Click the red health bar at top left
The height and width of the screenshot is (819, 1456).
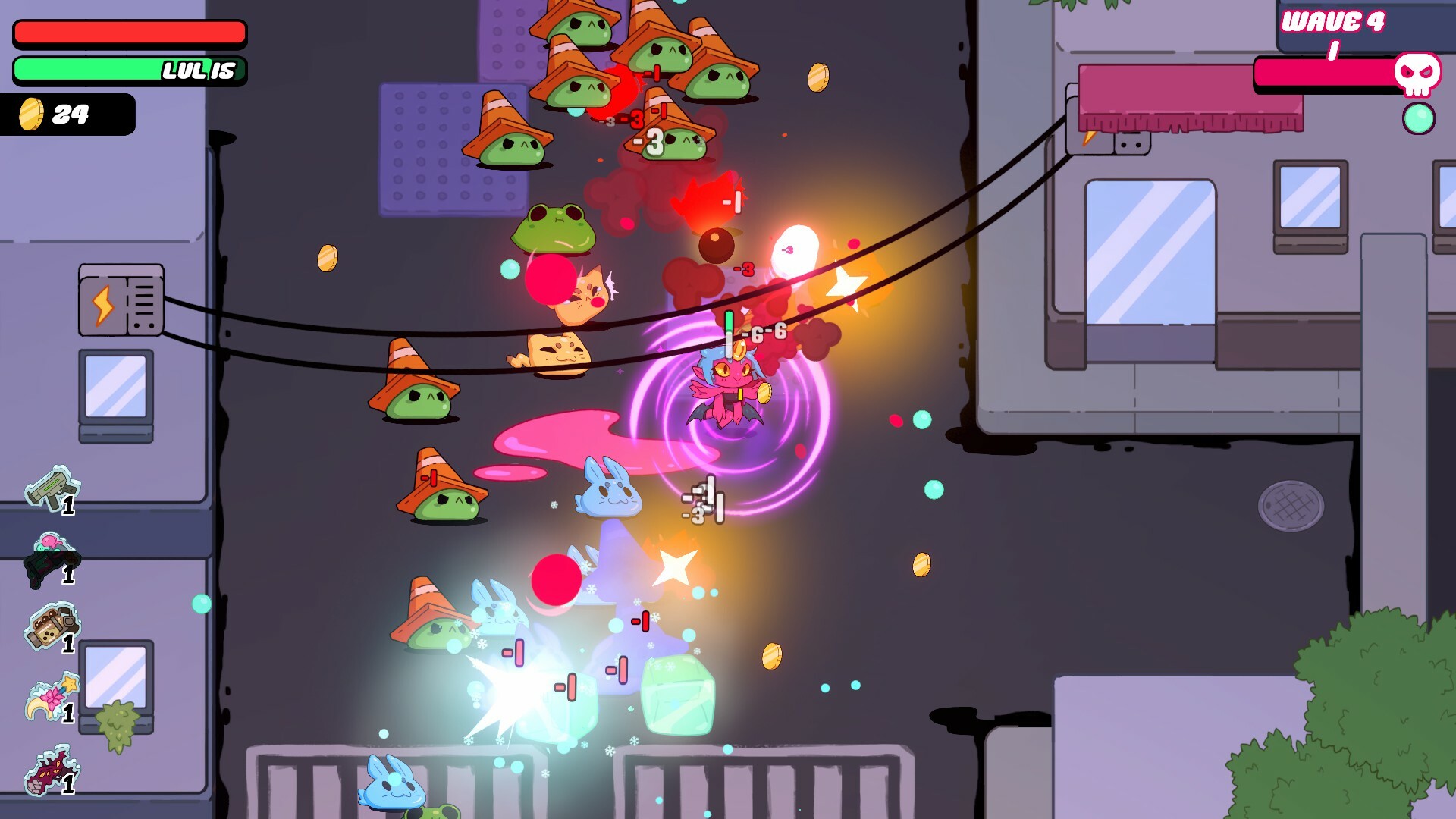[x=129, y=33]
